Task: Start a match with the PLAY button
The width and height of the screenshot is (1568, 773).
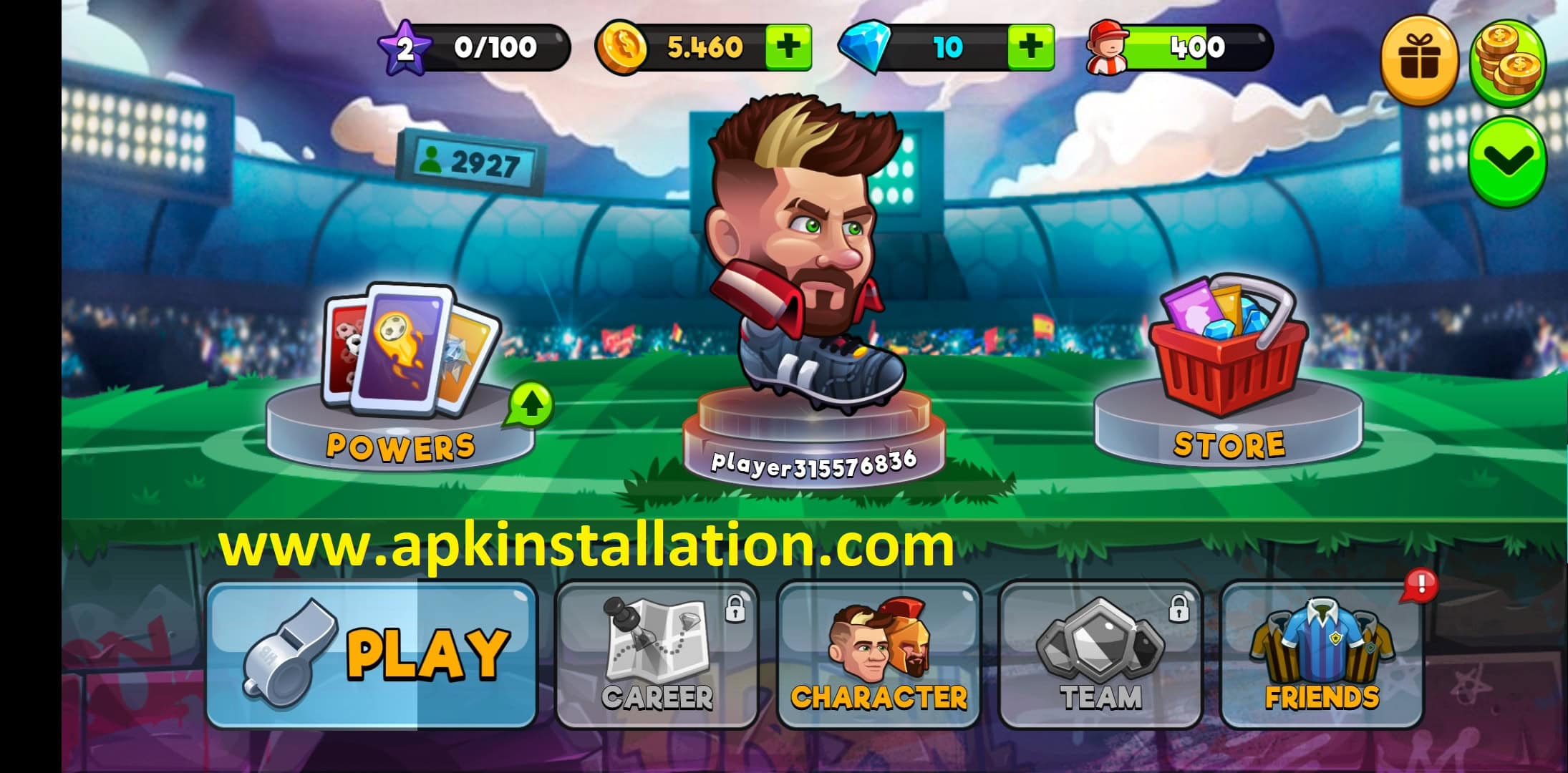Action: tap(371, 655)
